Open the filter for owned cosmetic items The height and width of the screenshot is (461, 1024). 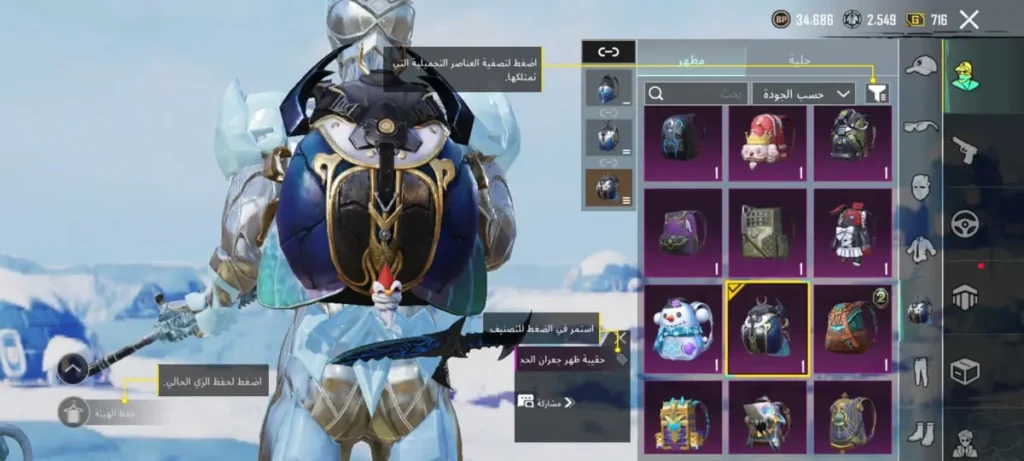pos(877,93)
